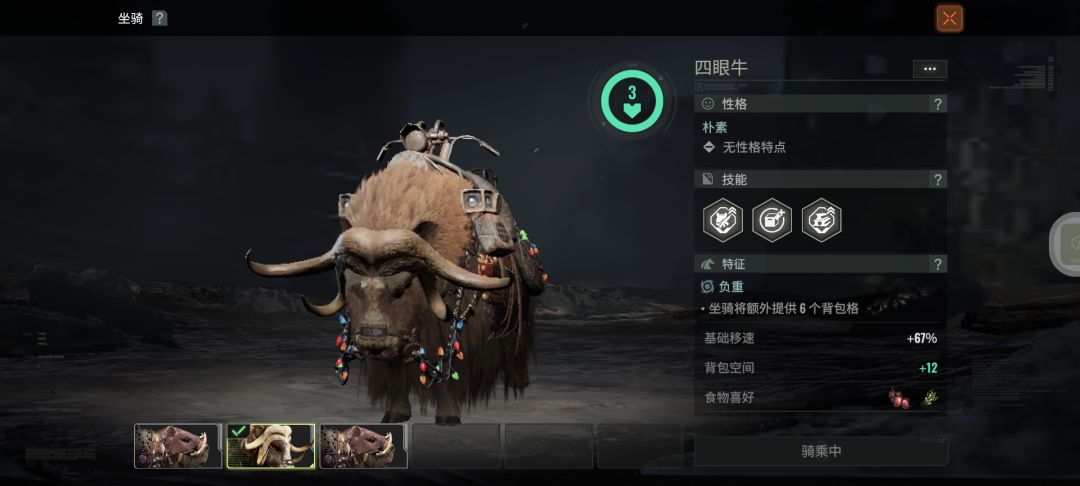
Task: Click the 骑乘中 riding button
Action: tap(821, 451)
